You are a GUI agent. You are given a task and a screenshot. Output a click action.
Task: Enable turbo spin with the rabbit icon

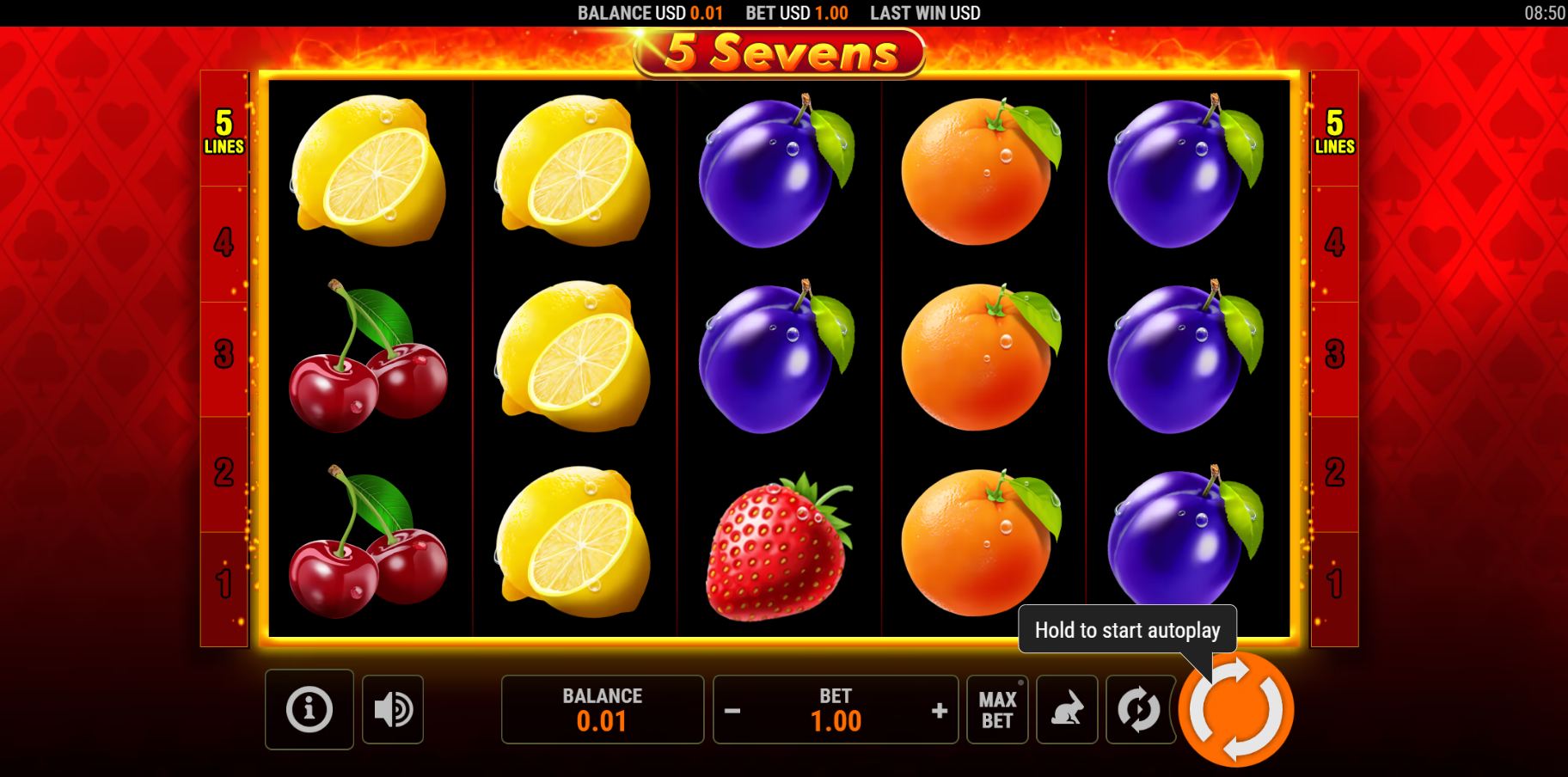click(x=1066, y=710)
